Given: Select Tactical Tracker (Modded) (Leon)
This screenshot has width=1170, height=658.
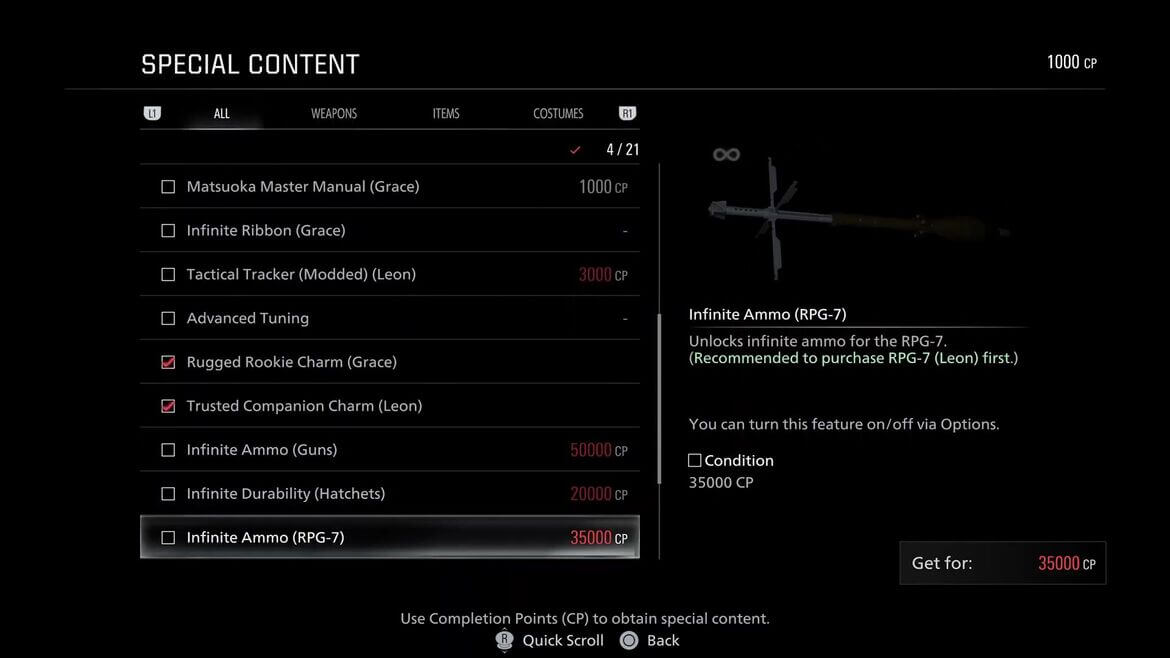Looking at the screenshot, I should 389,275.
